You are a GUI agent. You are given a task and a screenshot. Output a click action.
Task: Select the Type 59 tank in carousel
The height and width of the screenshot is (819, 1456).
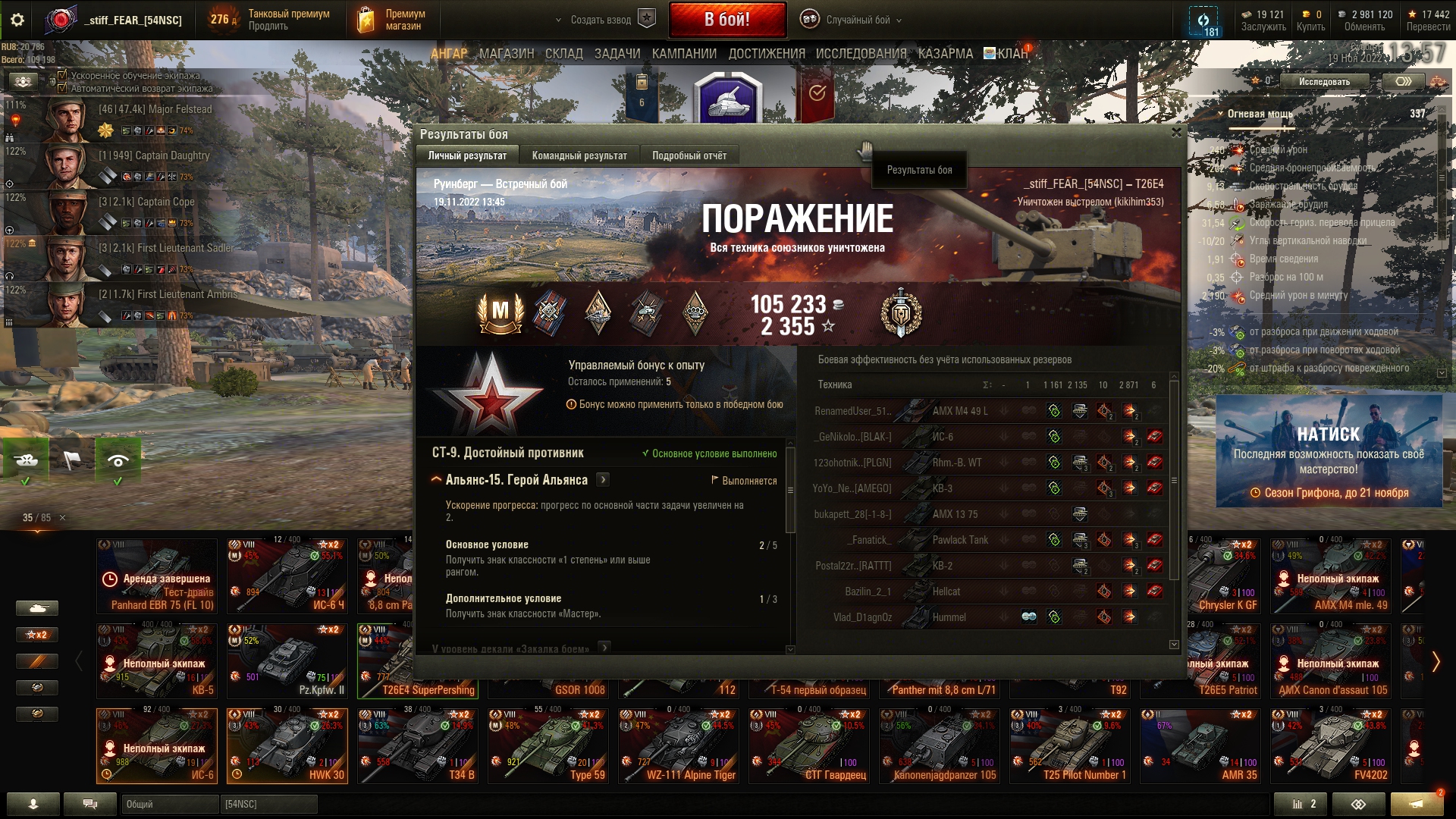(x=548, y=746)
